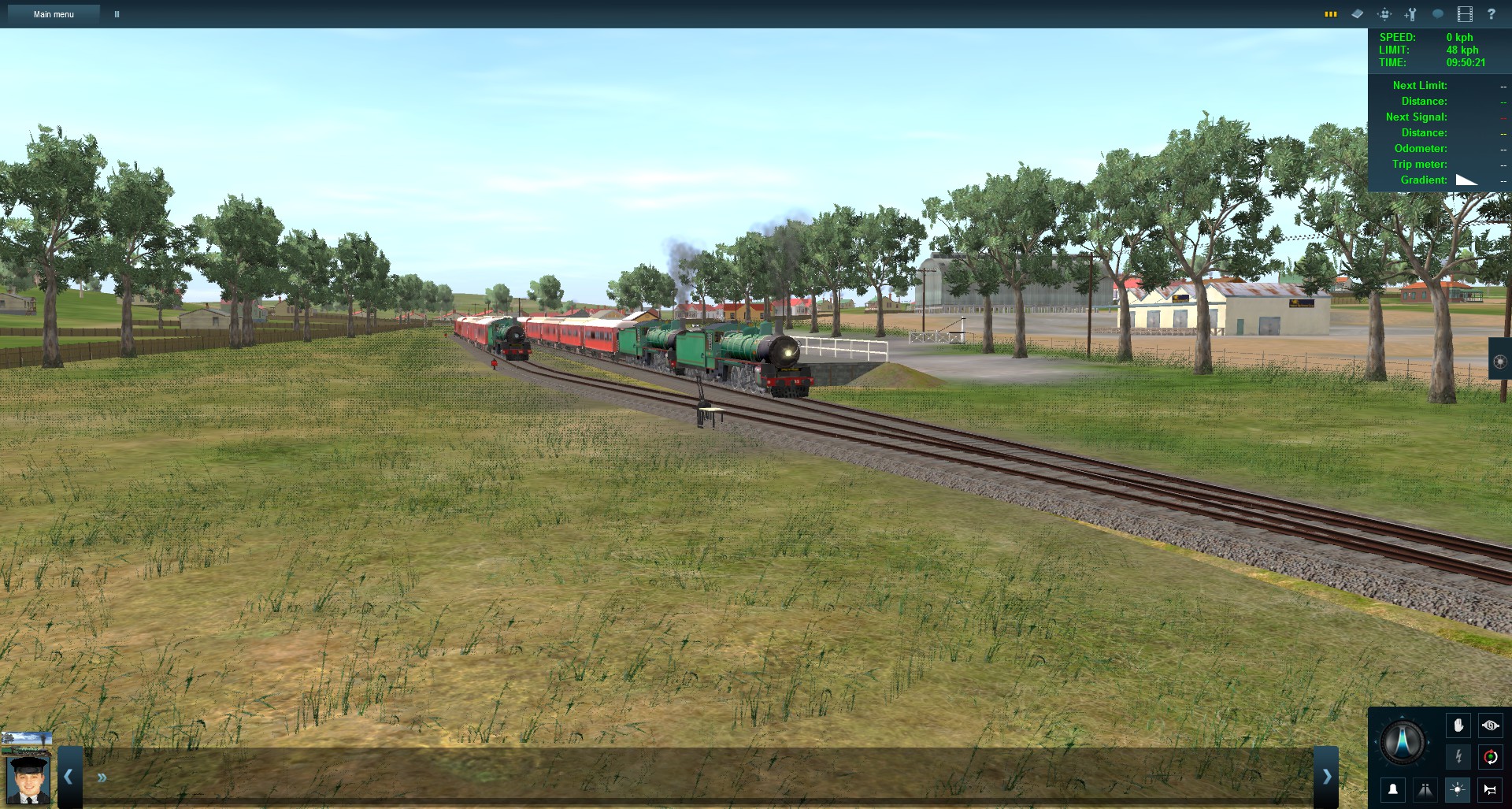Open the Main menu

53,13
